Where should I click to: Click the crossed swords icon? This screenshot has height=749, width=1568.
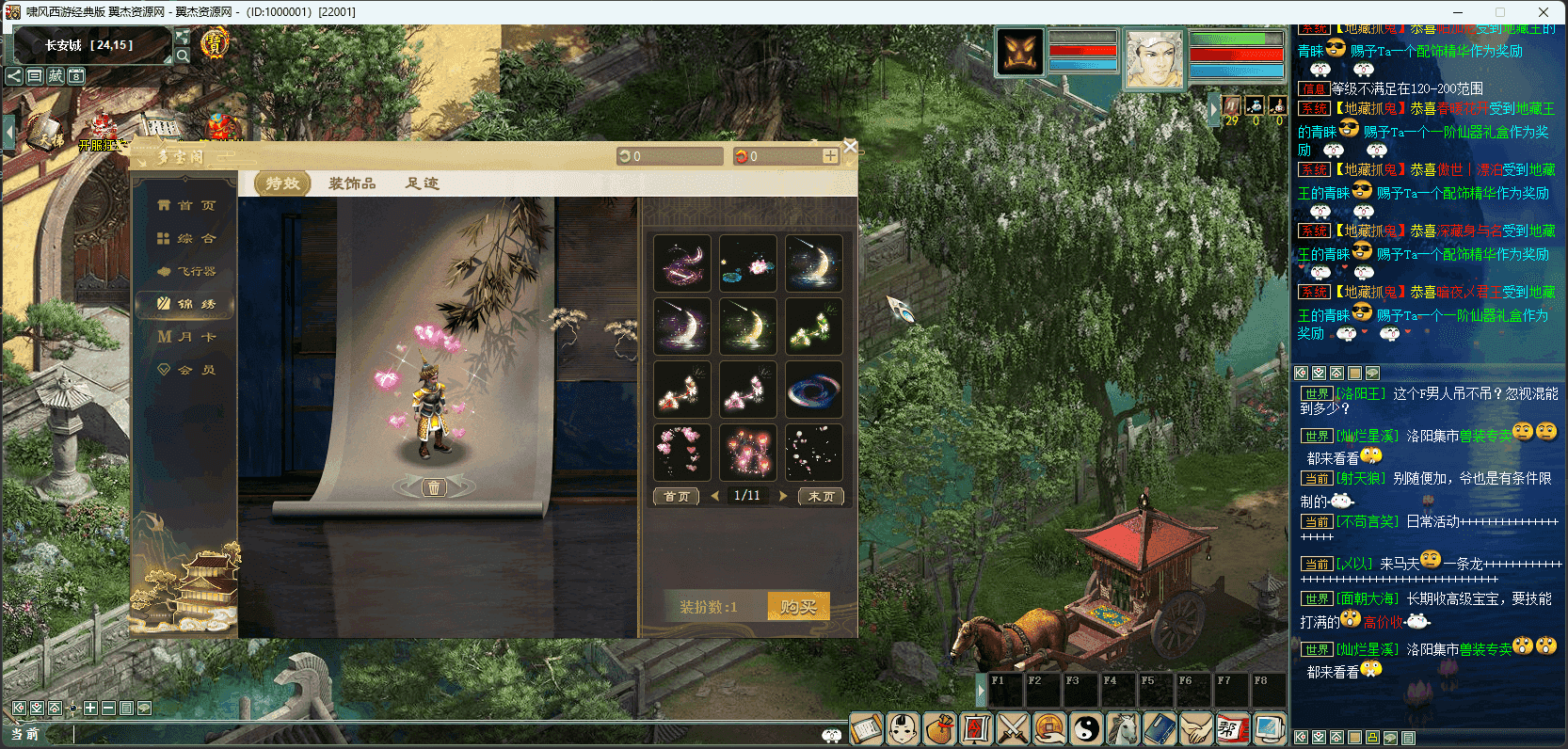(x=1013, y=729)
